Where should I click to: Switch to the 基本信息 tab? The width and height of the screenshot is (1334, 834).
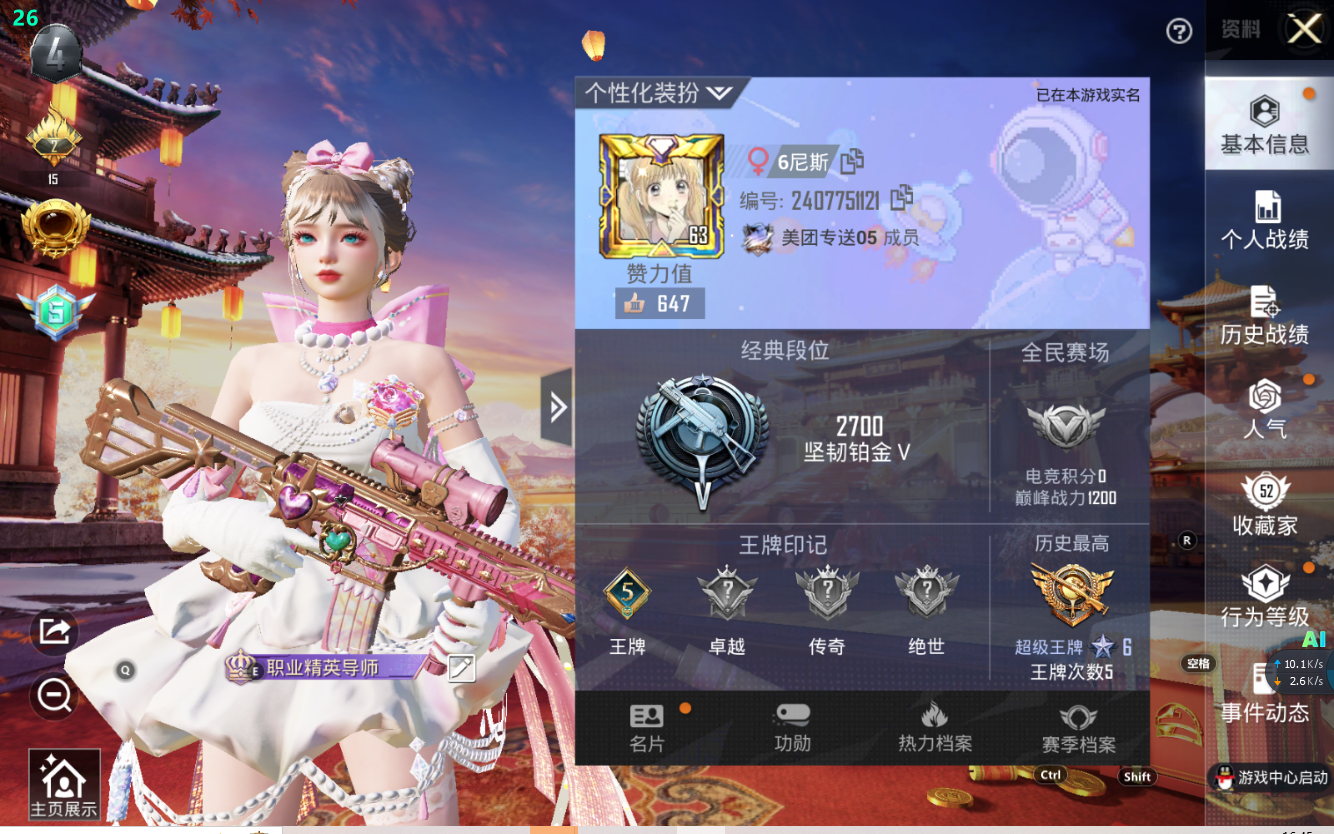point(1264,125)
